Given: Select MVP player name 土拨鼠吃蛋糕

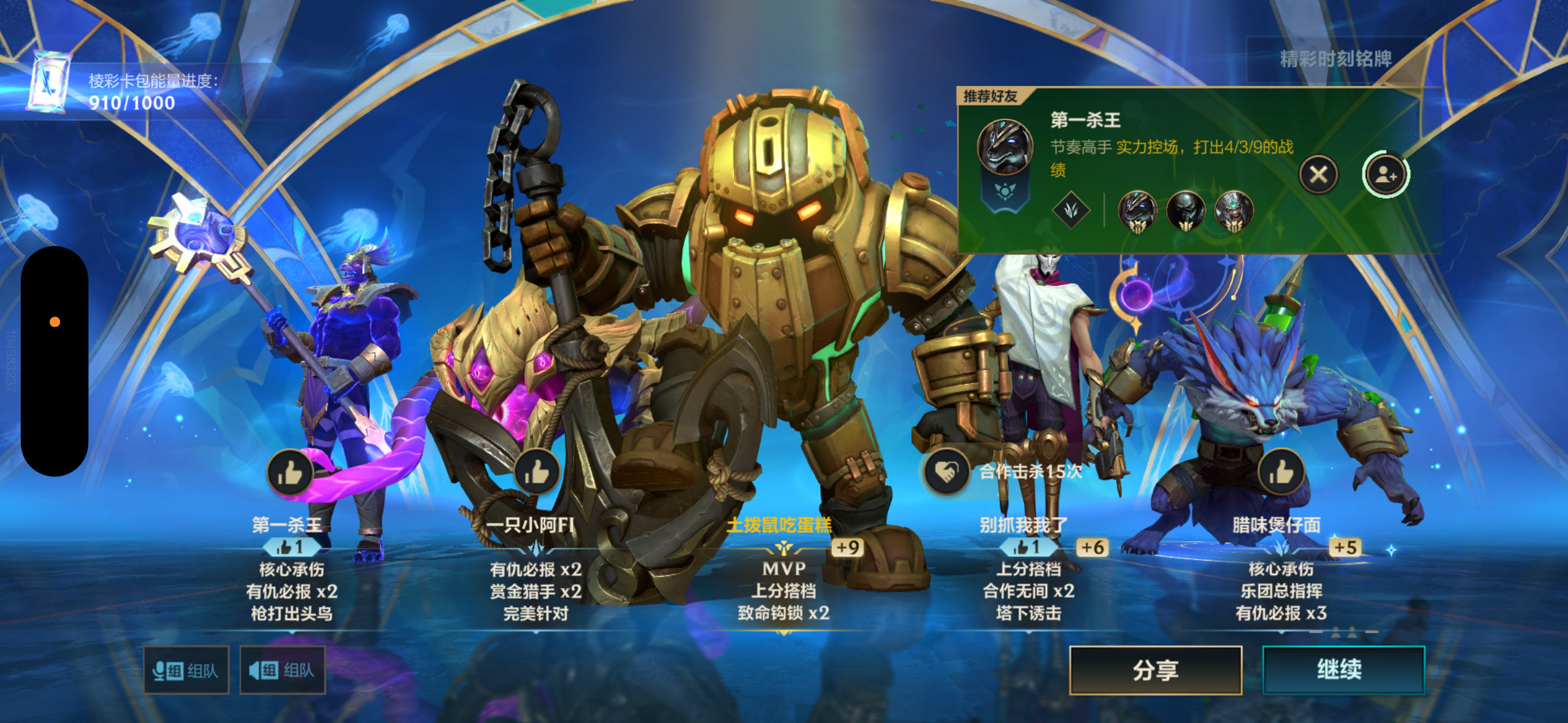Looking at the screenshot, I should (x=779, y=525).
